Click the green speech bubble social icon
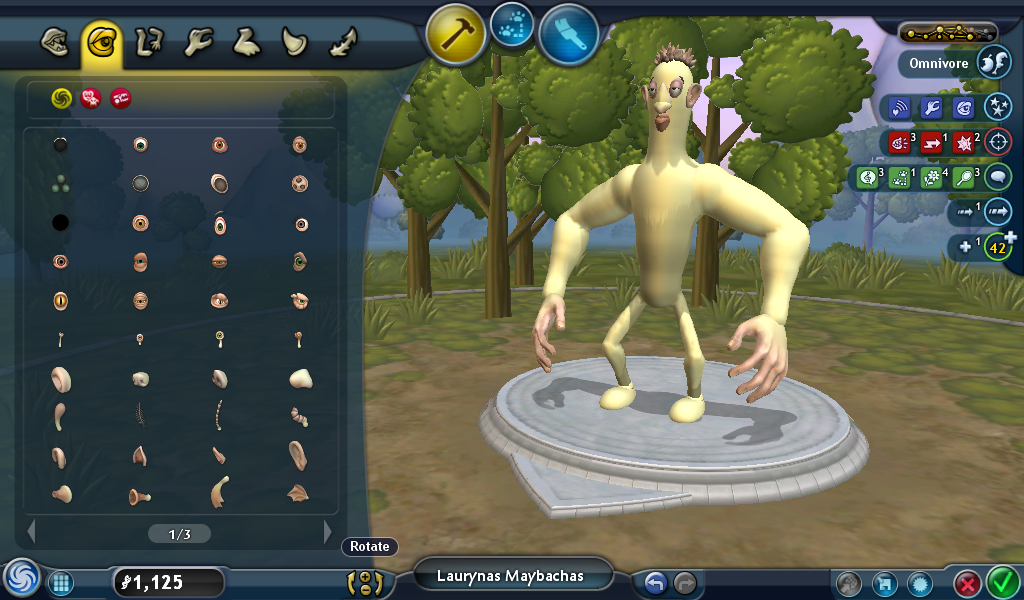This screenshot has height=600, width=1024. tap(997, 177)
